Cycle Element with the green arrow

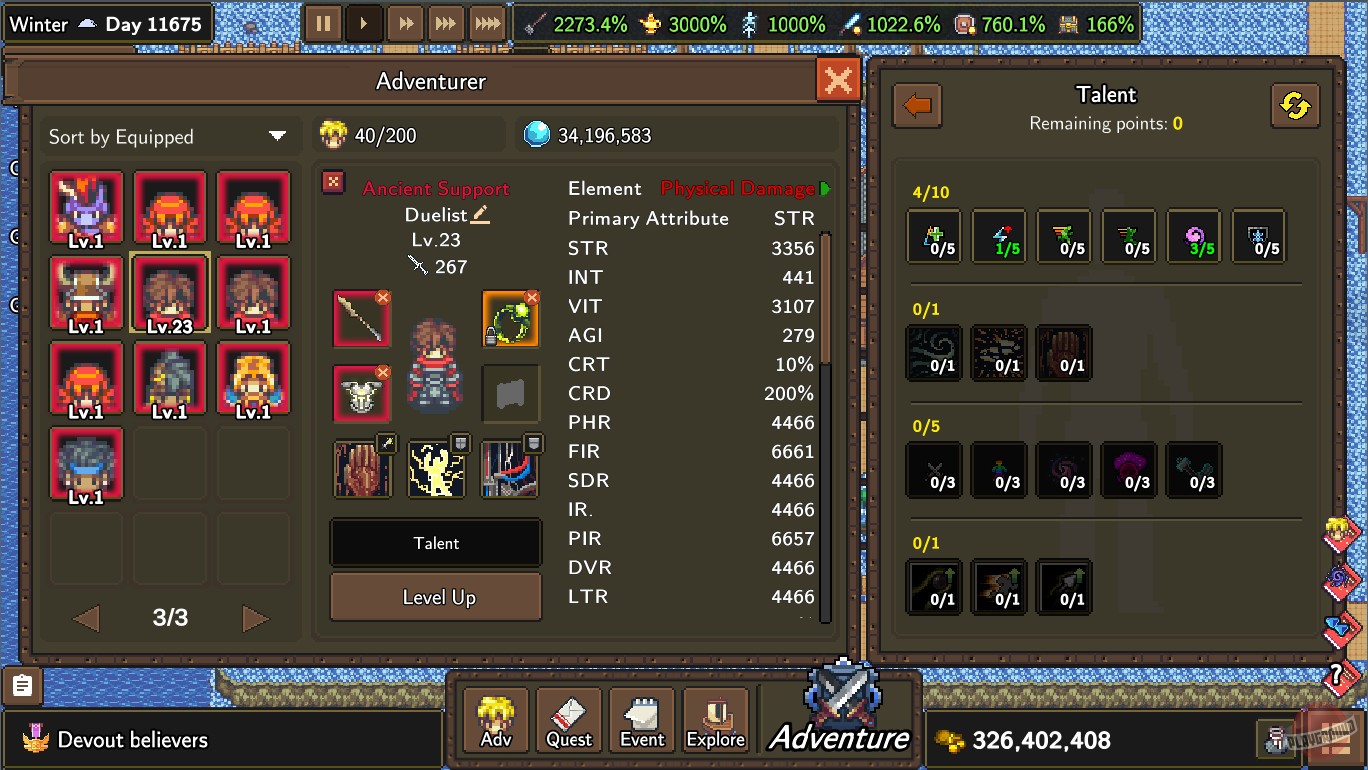(825, 187)
